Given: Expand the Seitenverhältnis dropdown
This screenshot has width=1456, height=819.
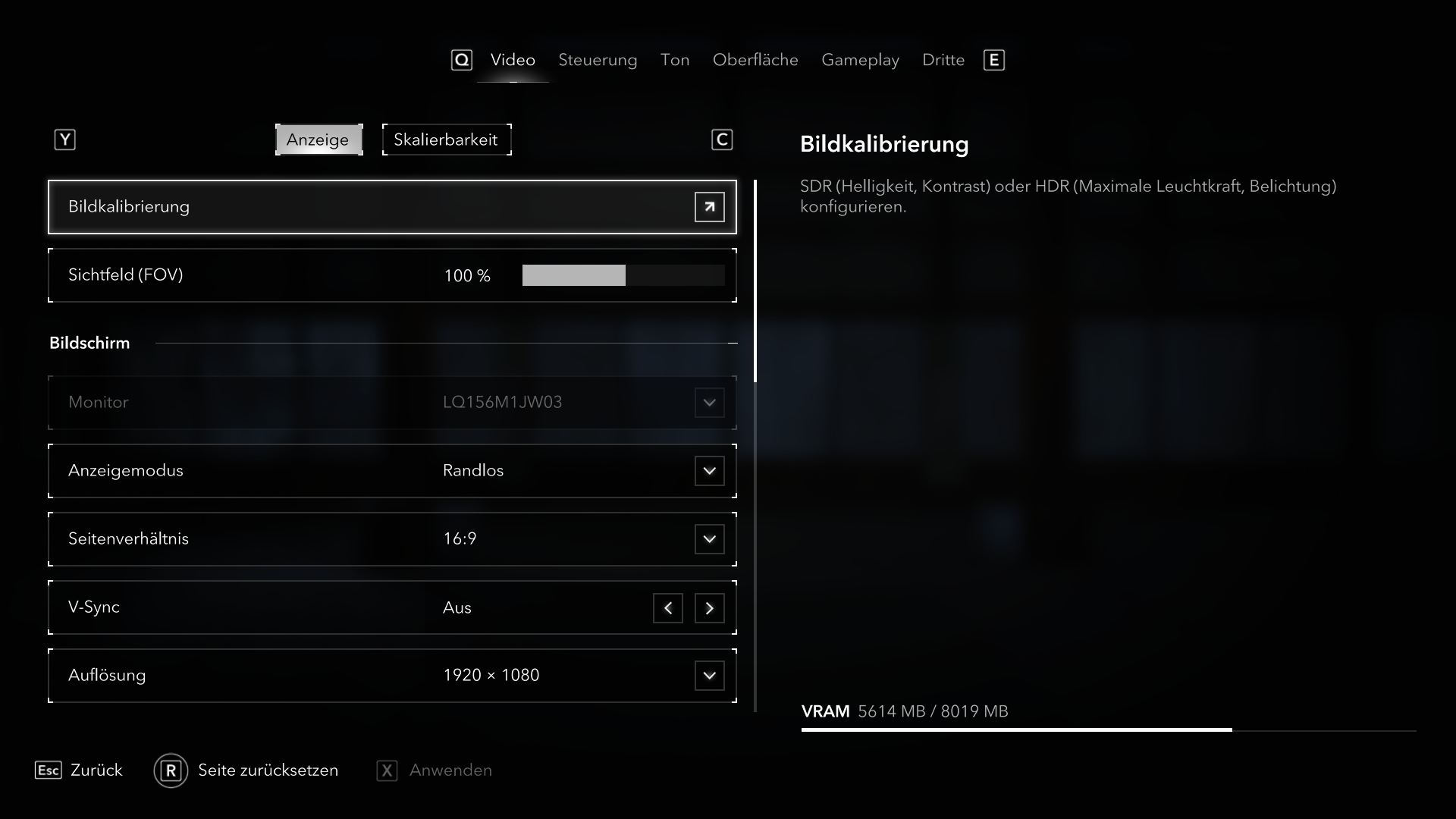Looking at the screenshot, I should pos(709,539).
